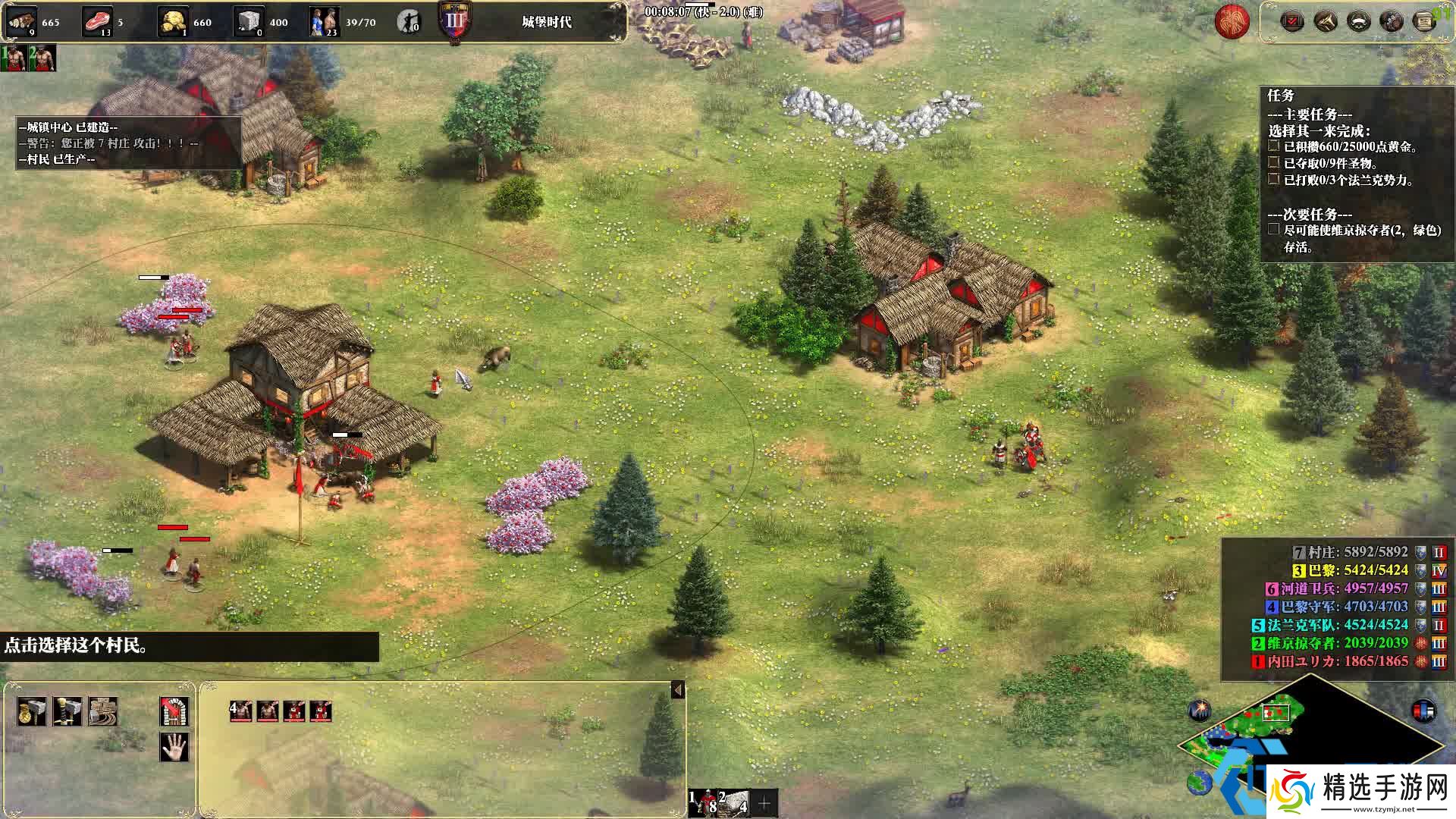Image resolution: width=1456 pixels, height=819 pixels.
Task: Switch minimap mode with globe button
Action: (1200, 783)
